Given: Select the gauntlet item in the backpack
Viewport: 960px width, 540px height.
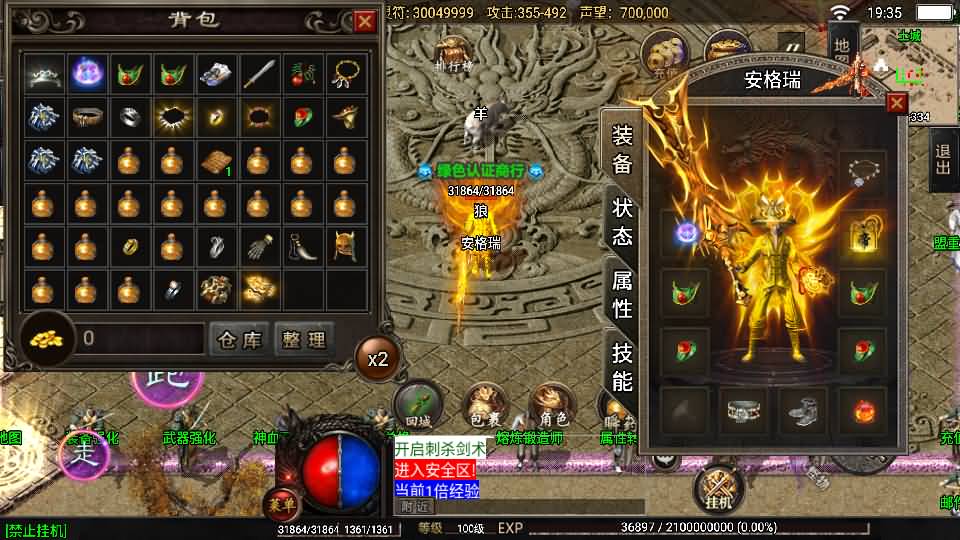Looking at the screenshot, I should coord(259,246).
